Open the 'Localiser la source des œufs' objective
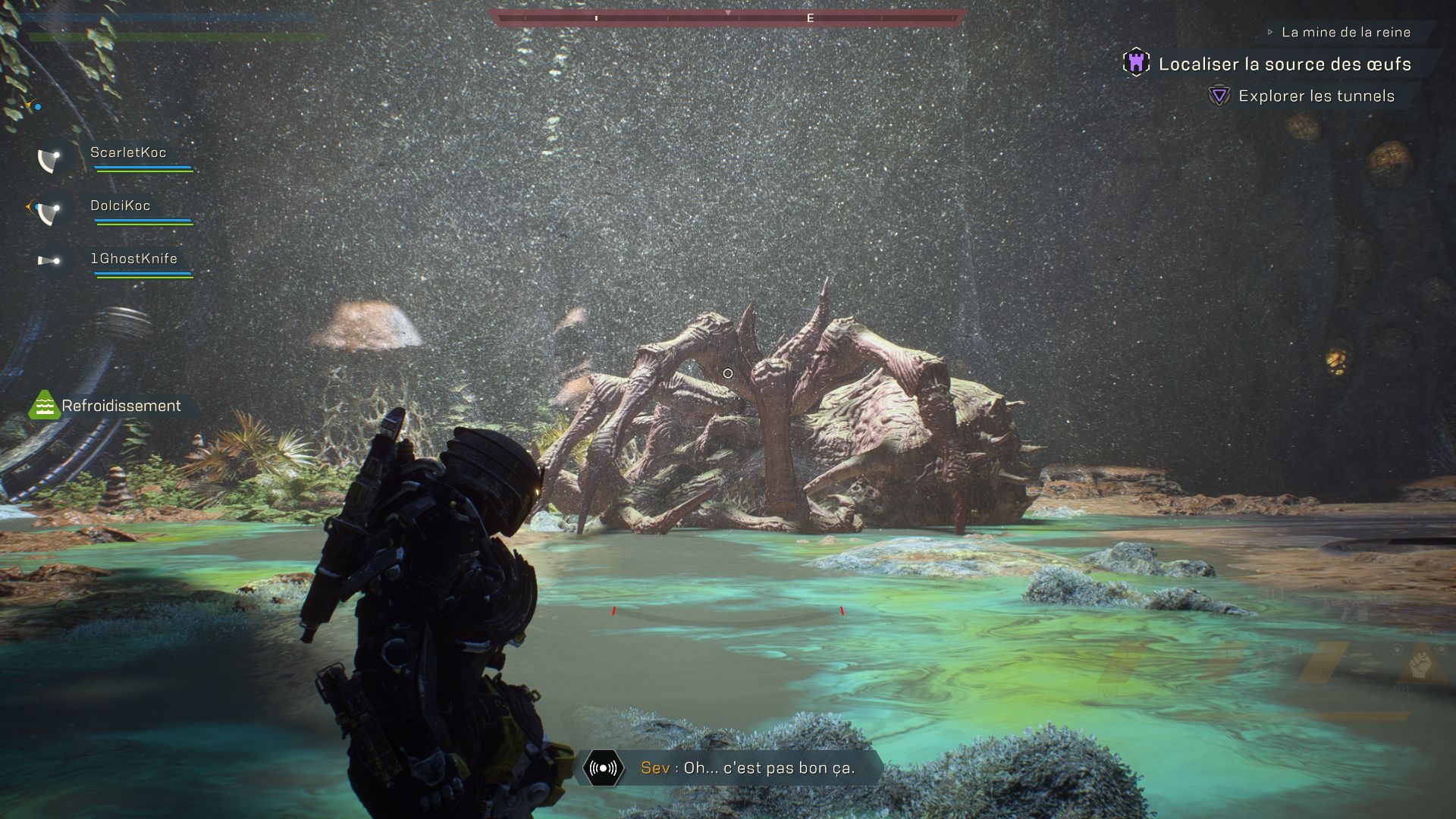This screenshot has height=819, width=1456. (x=1284, y=64)
